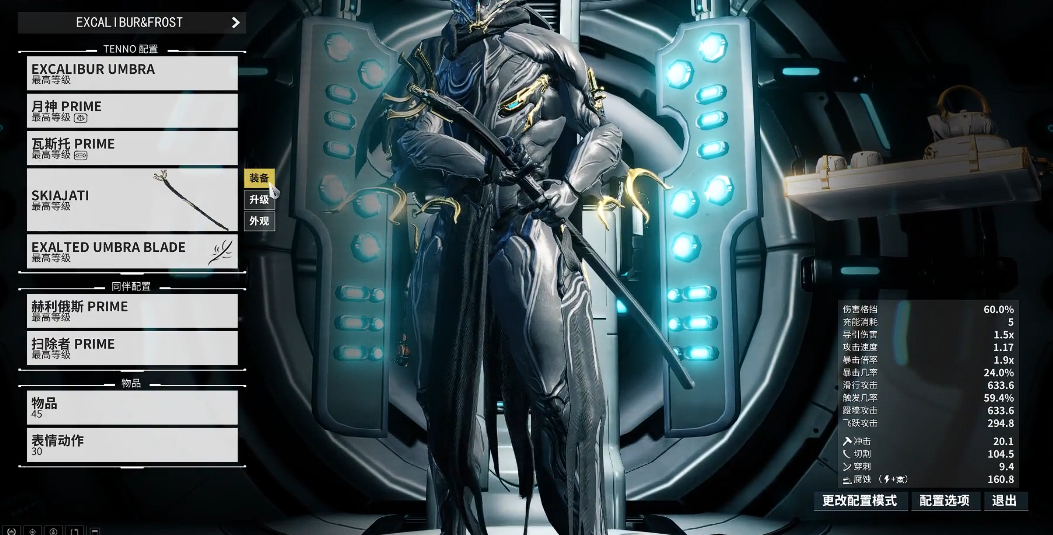Screen dimensions: 1053x535
Task: Select the Skiajati melee weapon slot
Action: [x=132, y=200]
